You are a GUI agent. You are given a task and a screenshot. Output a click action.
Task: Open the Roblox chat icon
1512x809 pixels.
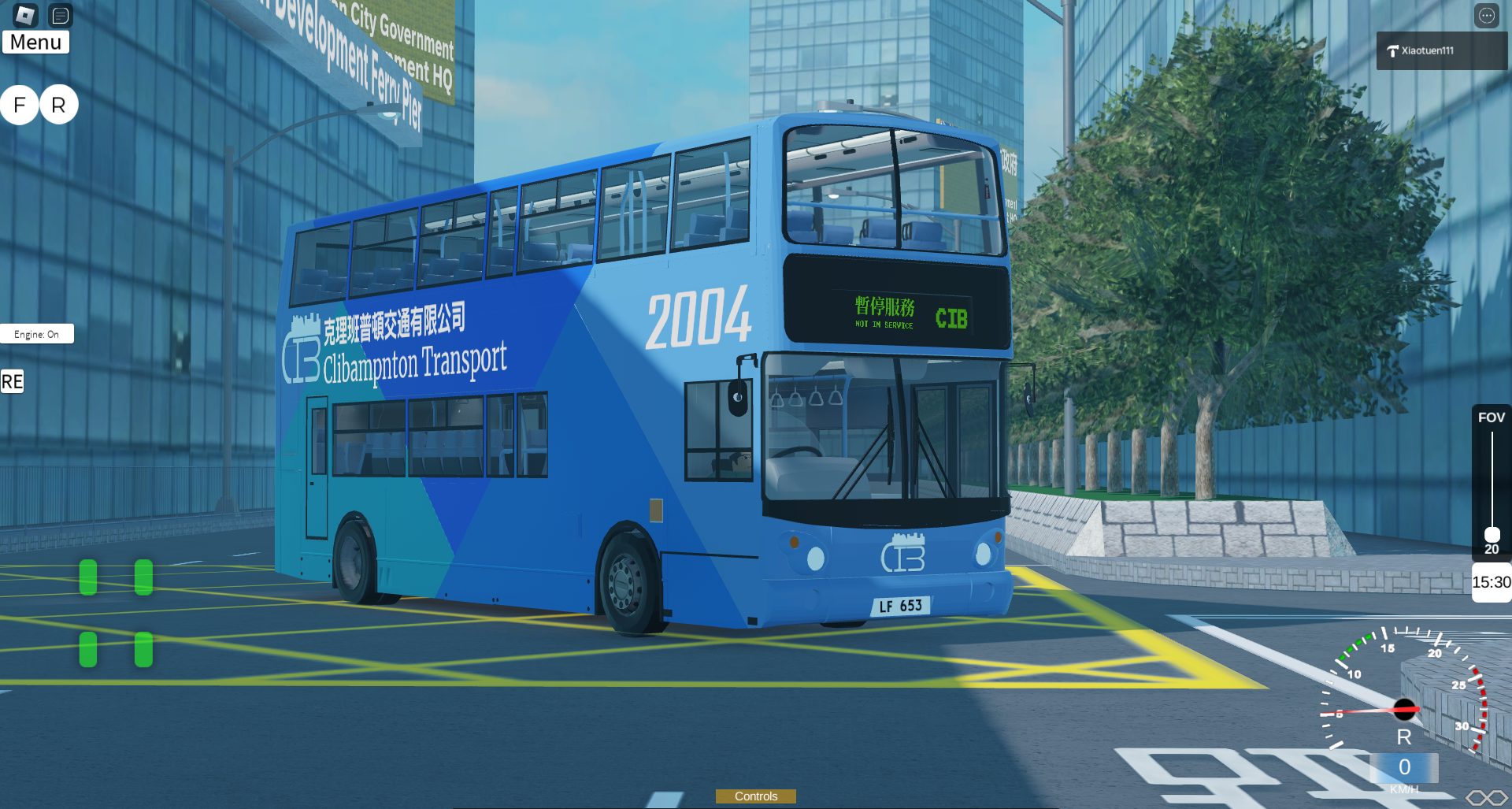pyautogui.click(x=61, y=15)
